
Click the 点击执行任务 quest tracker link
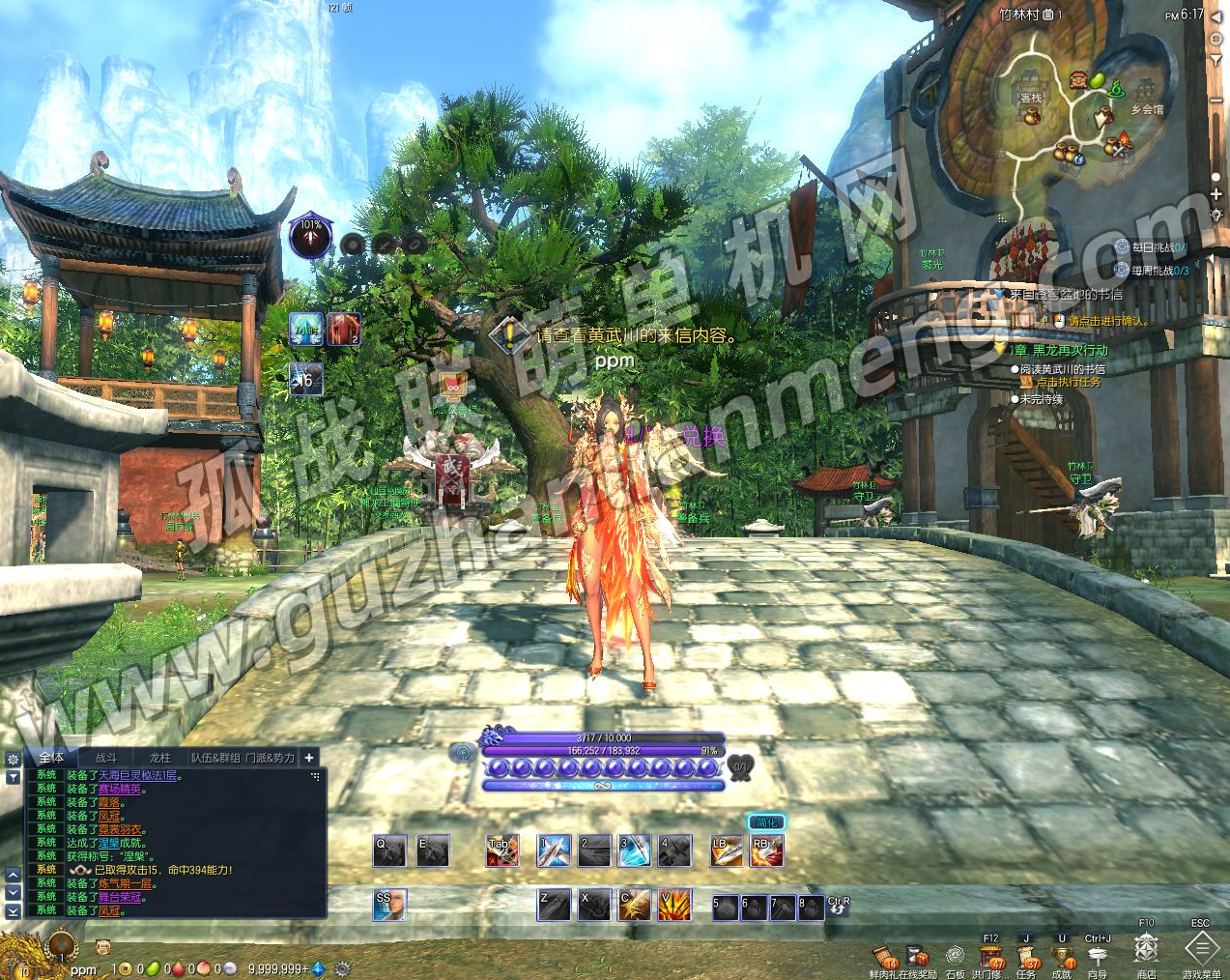pos(1068,382)
